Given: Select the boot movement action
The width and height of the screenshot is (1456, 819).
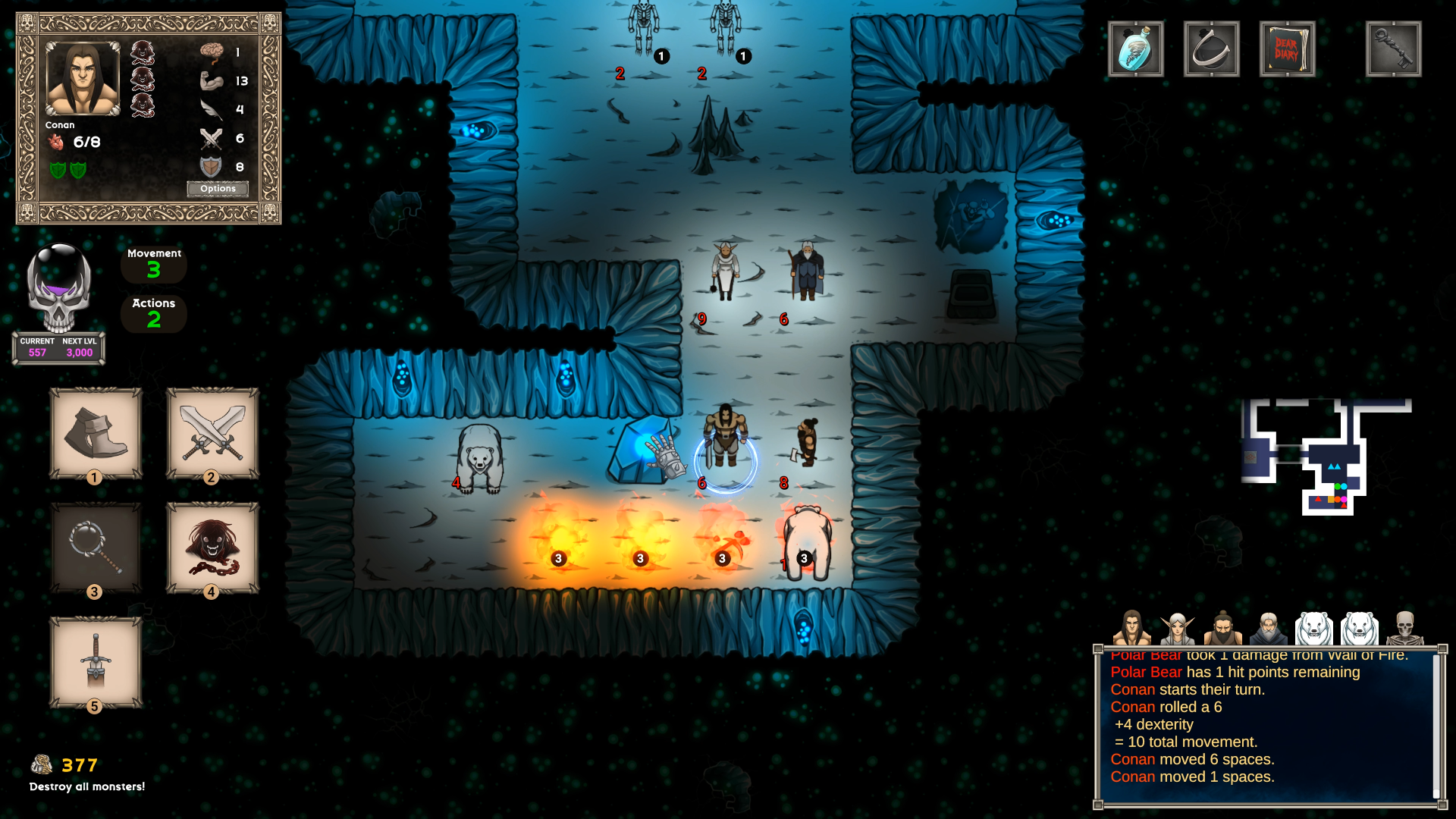Looking at the screenshot, I should click(x=96, y=433).
